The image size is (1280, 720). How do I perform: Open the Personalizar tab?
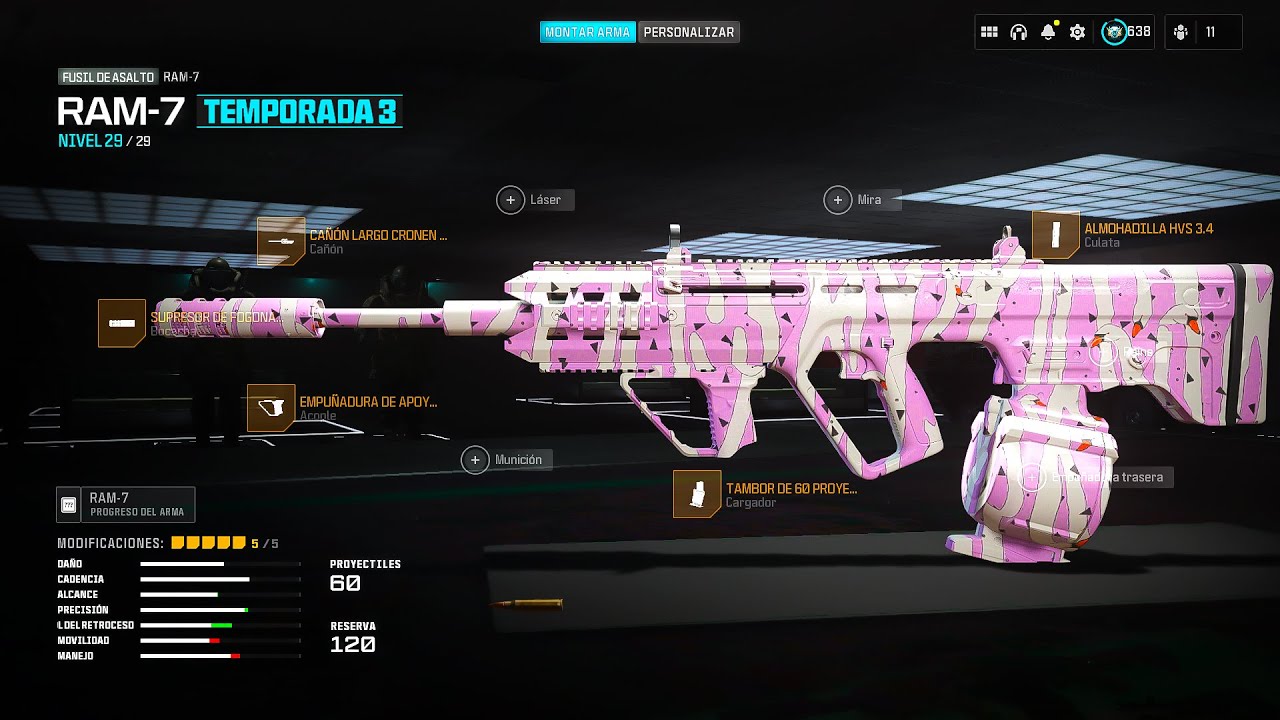tap(689, 32)
